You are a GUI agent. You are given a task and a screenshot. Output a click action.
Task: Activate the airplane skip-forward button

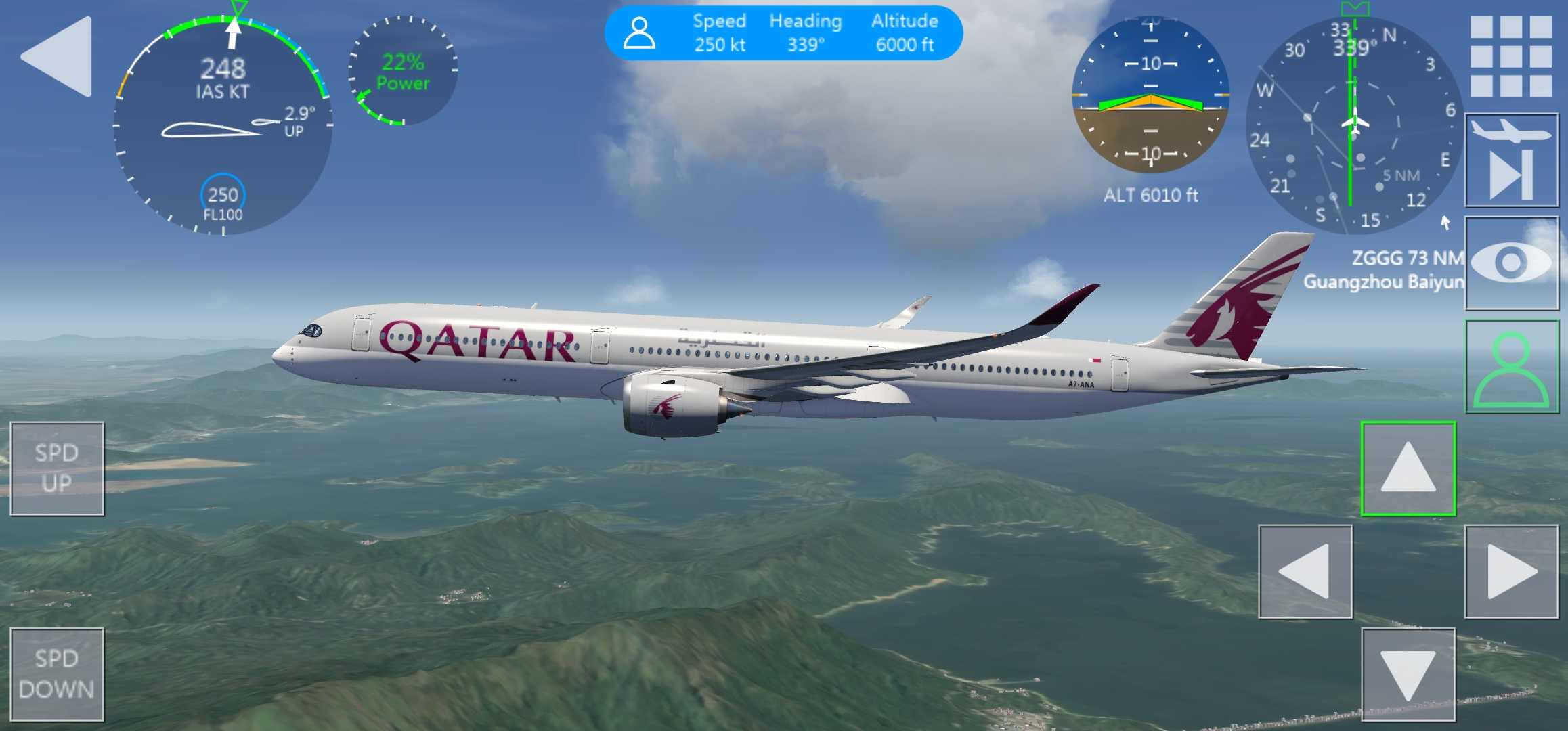click(x=1511, y=161)
